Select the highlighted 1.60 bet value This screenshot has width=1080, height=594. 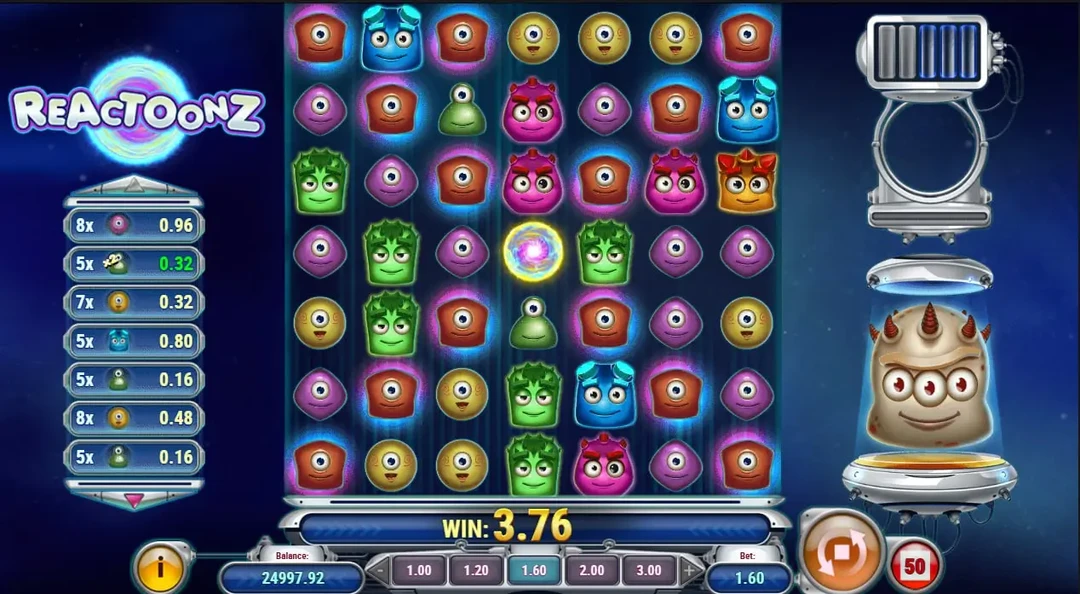tap(534, 570)
